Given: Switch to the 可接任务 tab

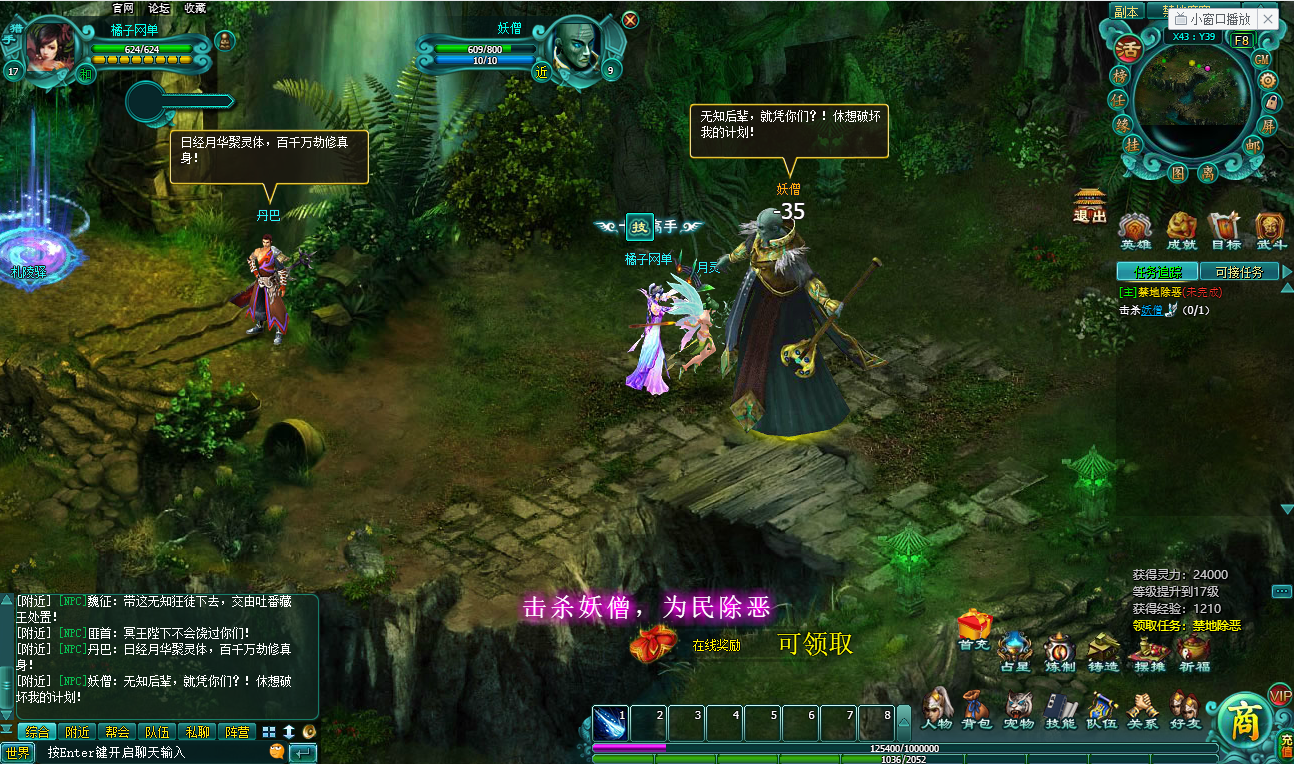Looking at the screenshot, I should 1238,271.
